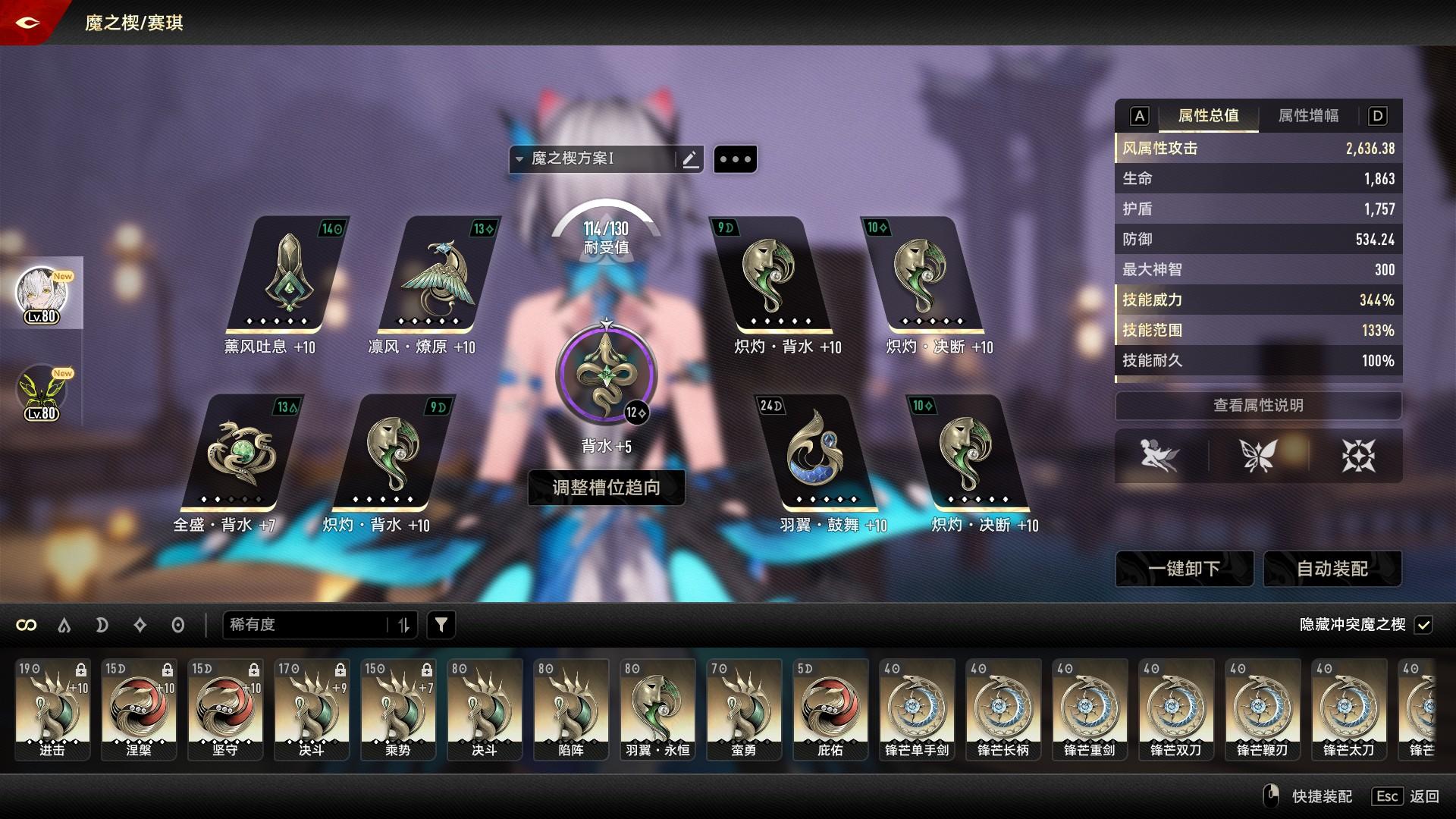Click the back arrow button in header
The width and height of the screenshot is (1456, 819).
[x=27, y=23]
